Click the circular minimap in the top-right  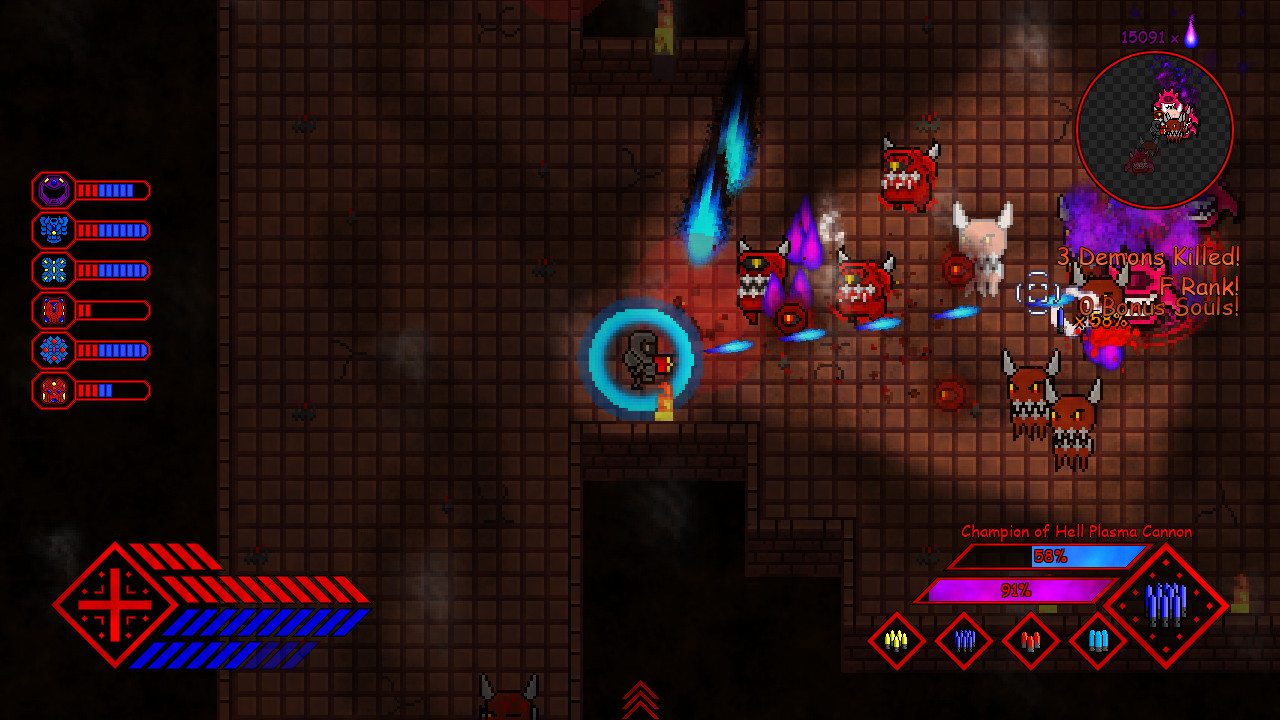[x=1157, y=128]
